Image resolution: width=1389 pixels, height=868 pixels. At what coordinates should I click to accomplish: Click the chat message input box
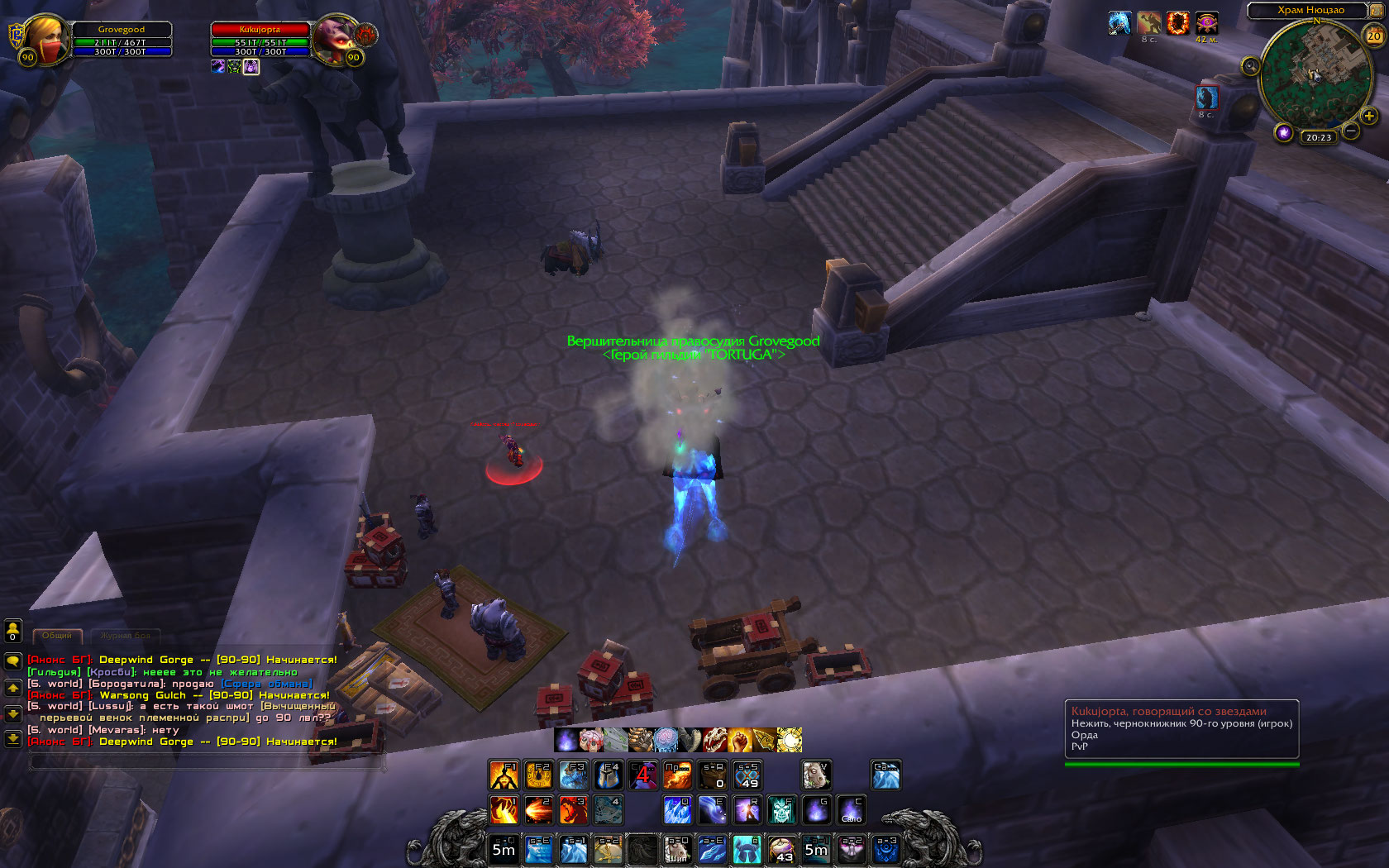coord(207,763)
